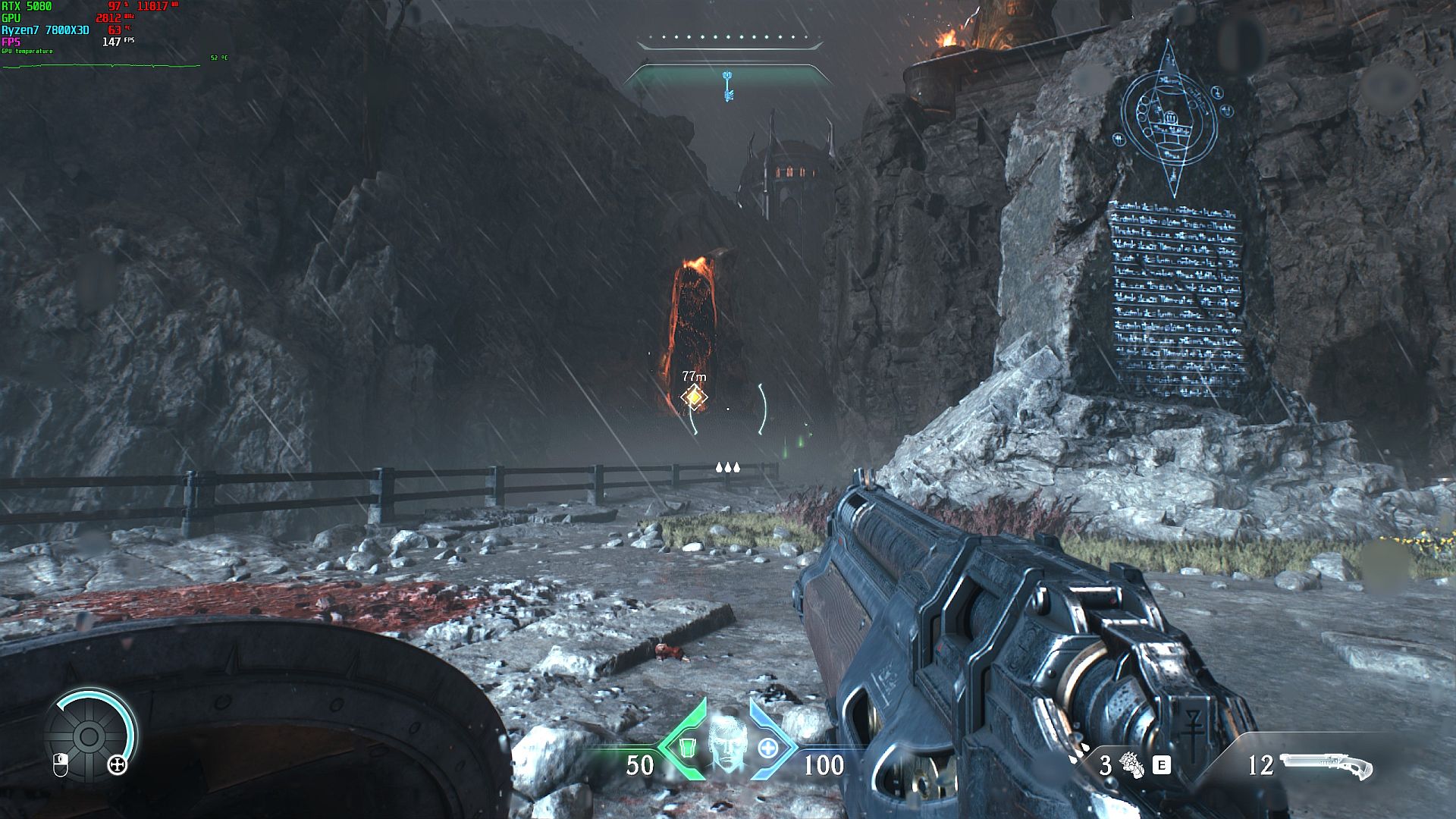This screenshot has height=819, width=1456.
Task: Click the Slayer face portrait
Action: point(726,746)
